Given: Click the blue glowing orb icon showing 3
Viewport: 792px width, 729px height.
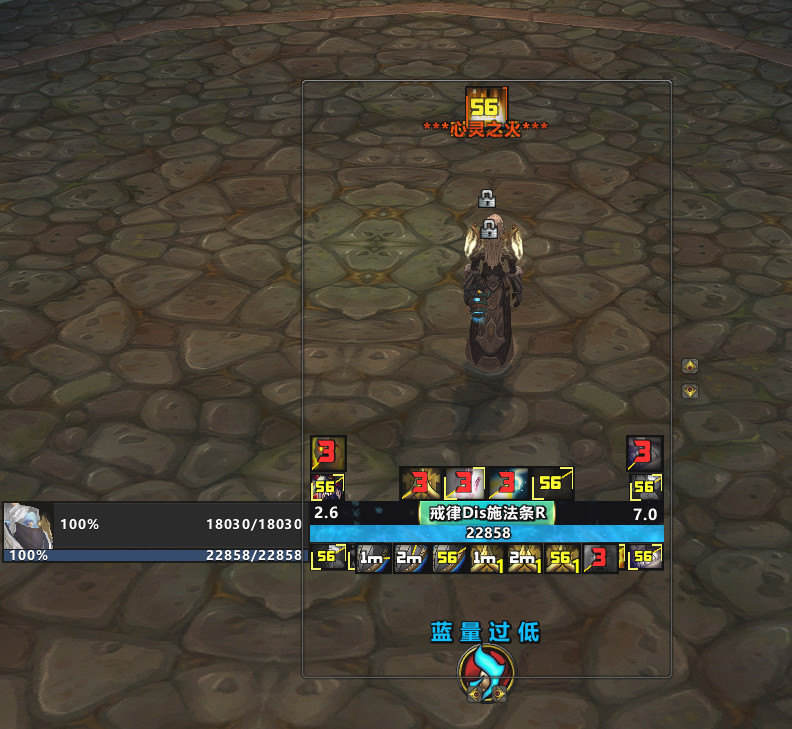Looking at the screenshot, I should tap(508, 483).
